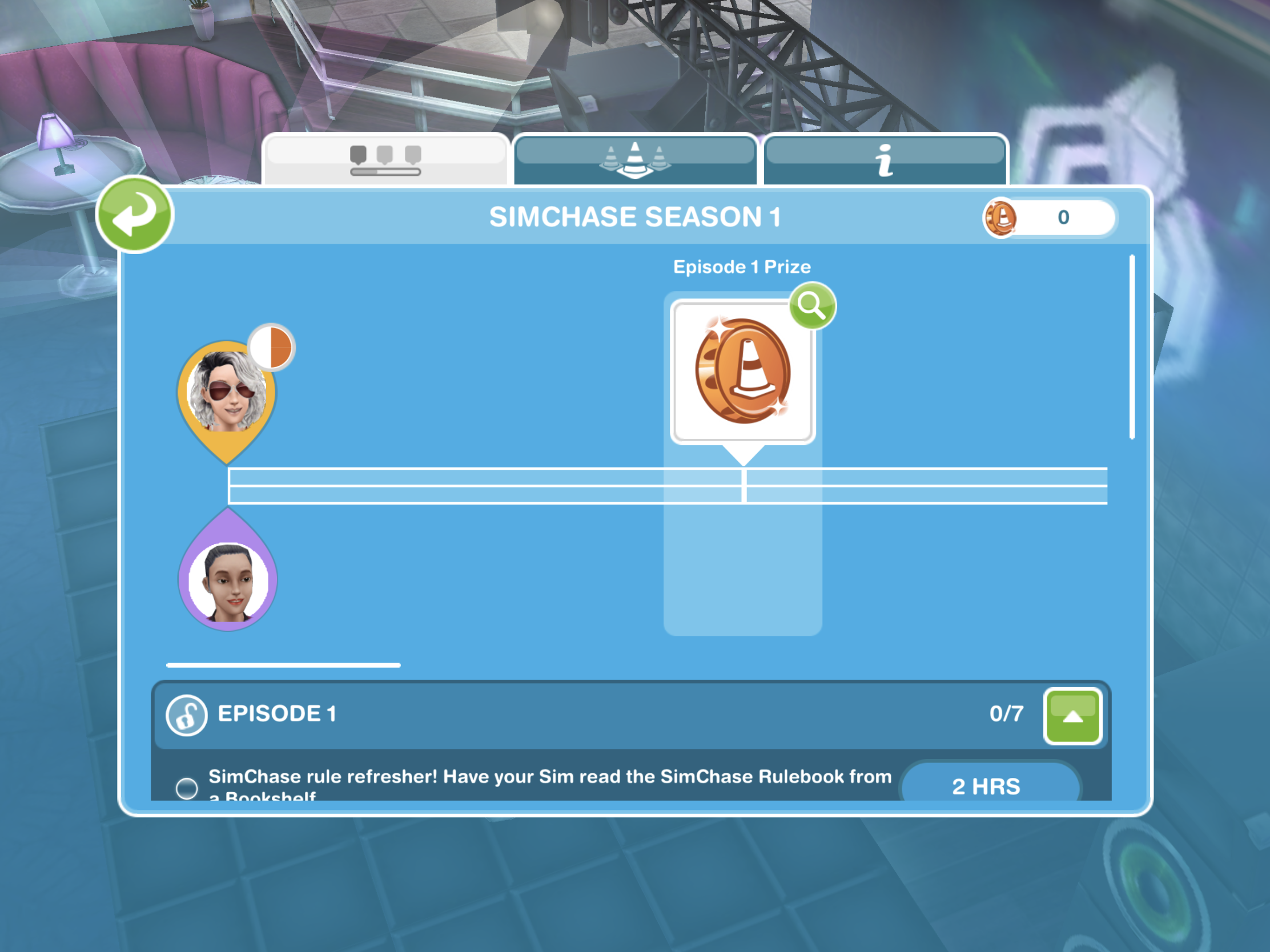This screenshot has width=1270, height=952.
Task: Collapse Episode 1 with the green arrow
Action: tap(1072, 716)
